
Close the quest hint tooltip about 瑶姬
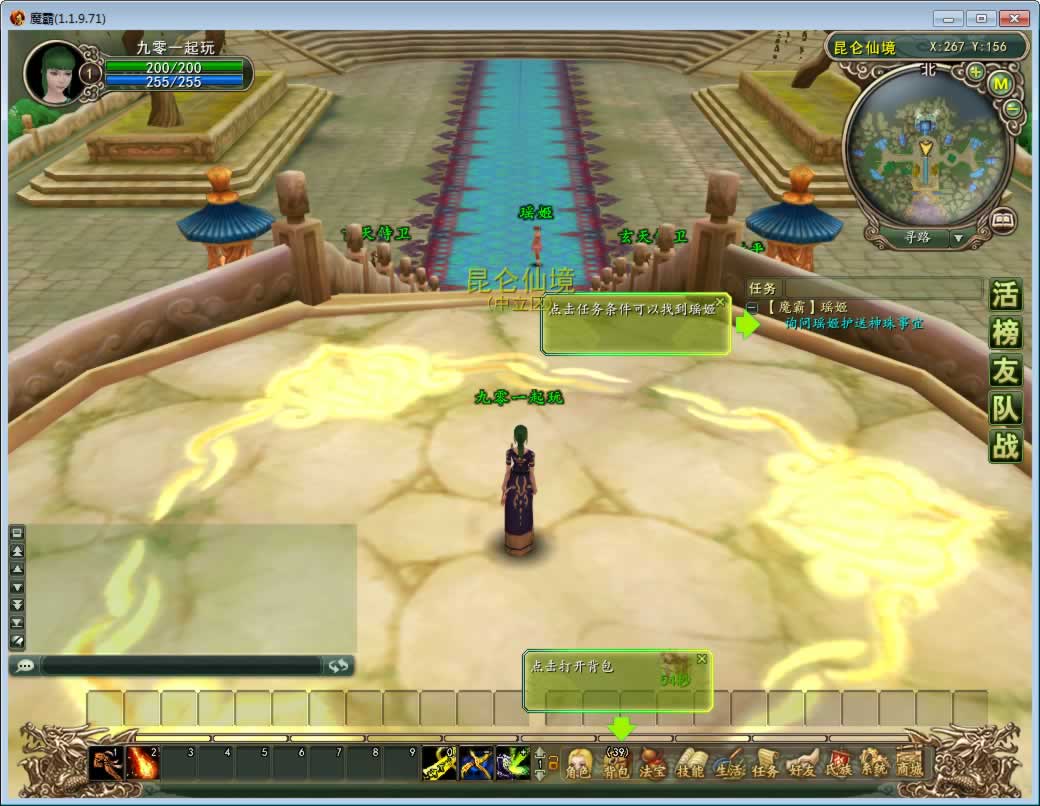click(721, 302)
